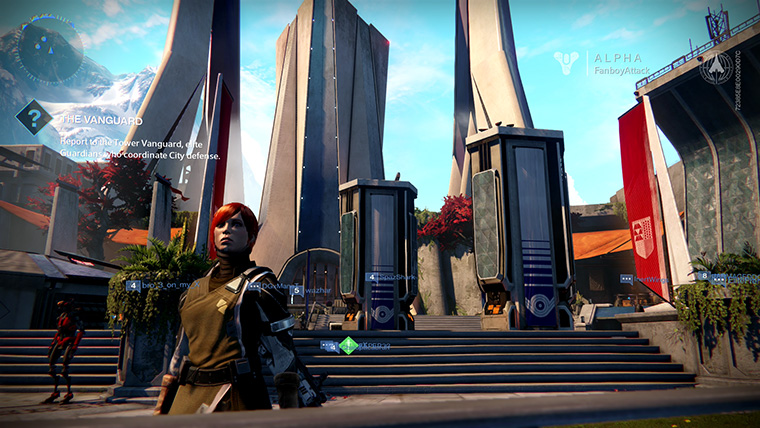Screen dimensions: 760x428
Task: Select The Vanguard quest question mark icon
Action: pyautogui.click(x=33, y=119)
